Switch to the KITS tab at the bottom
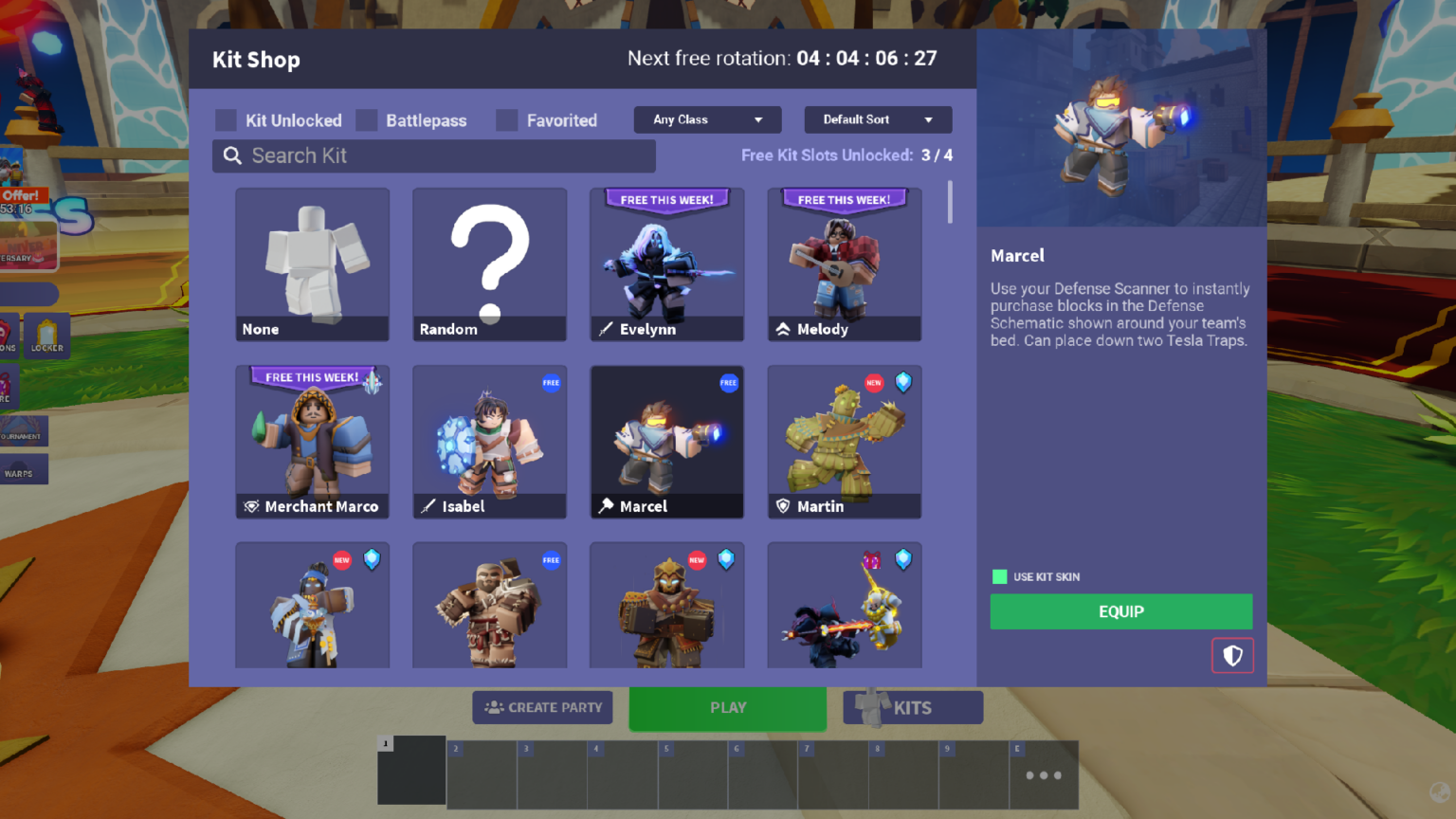The image size is (1456, 819). tap(912, 707)
